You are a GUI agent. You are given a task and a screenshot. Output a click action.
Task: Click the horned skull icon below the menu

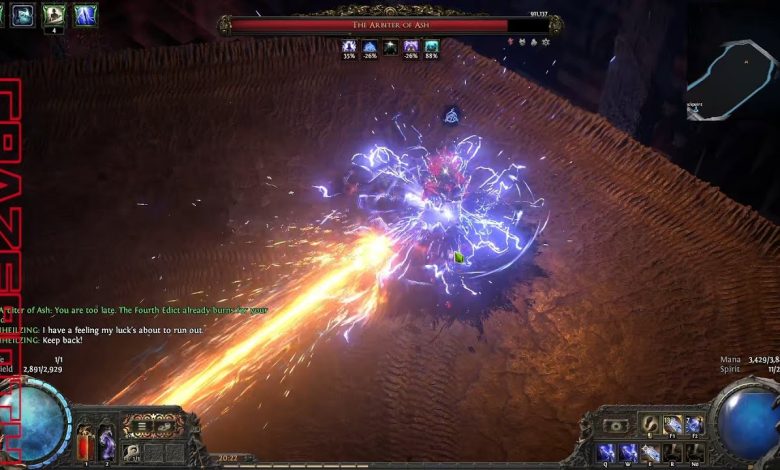click(x=132, y=452)
